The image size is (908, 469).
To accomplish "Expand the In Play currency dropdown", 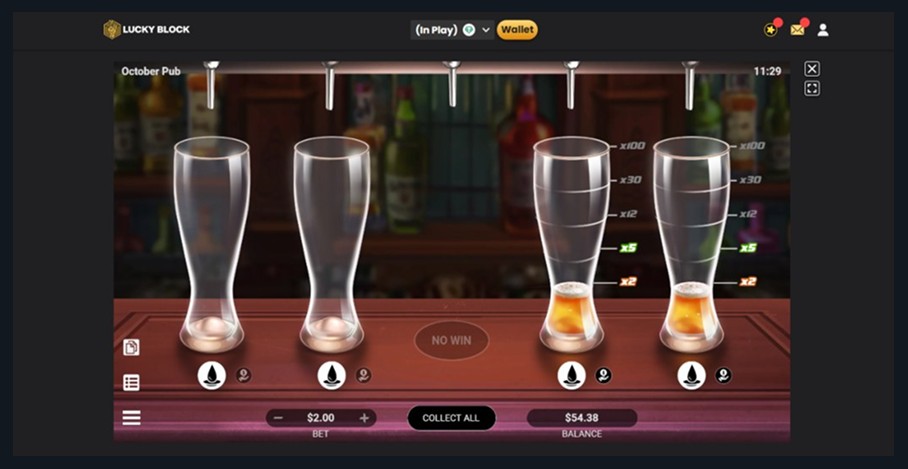I will (x=486, y=30).
